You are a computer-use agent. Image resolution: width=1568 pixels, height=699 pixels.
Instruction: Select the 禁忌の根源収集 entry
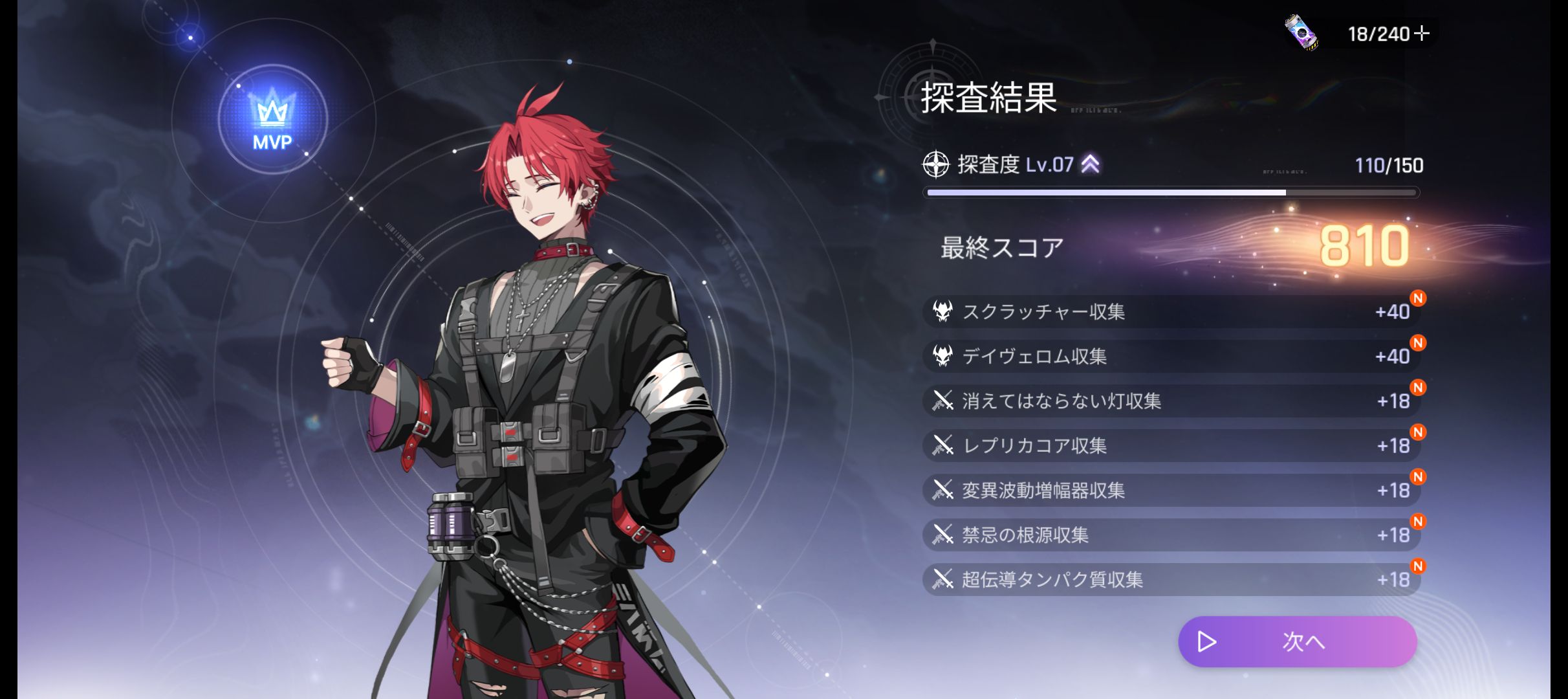tap(1171, 535)
